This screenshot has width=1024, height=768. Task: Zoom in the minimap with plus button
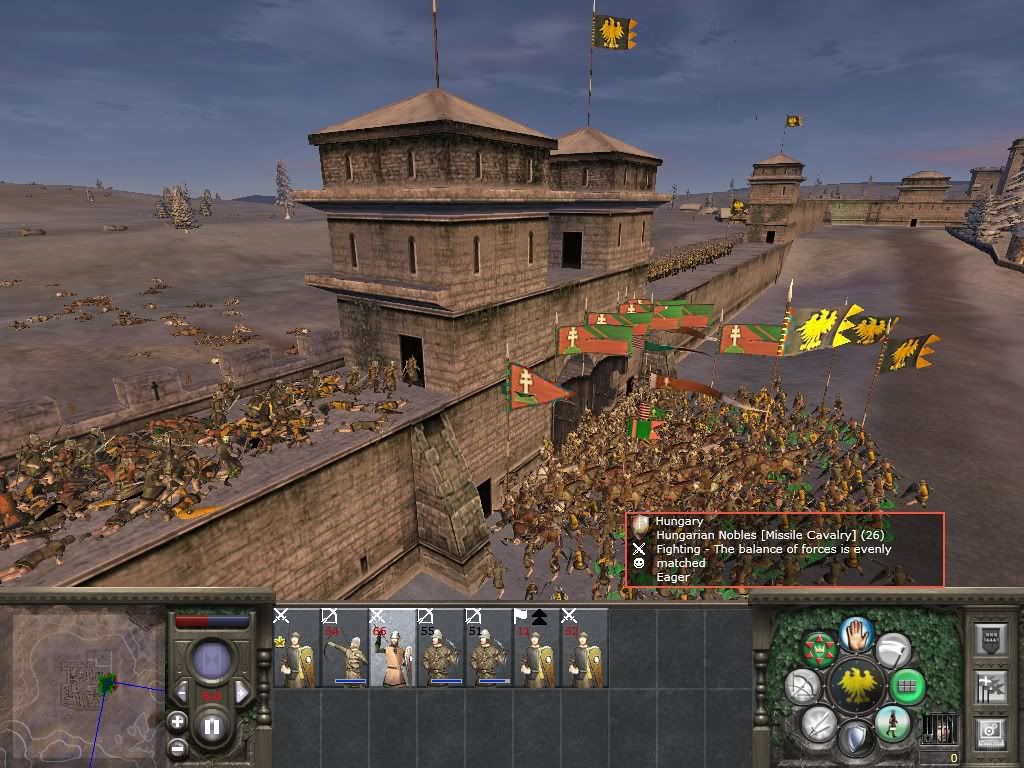tap(177, 721)
